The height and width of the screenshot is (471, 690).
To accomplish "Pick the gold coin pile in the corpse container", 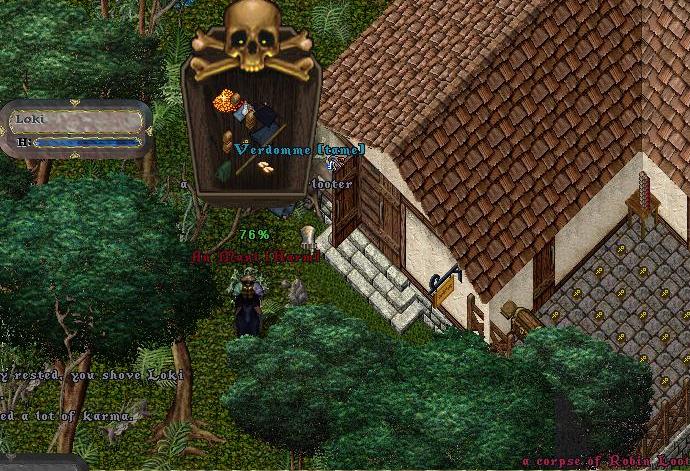I will [224, 103].
